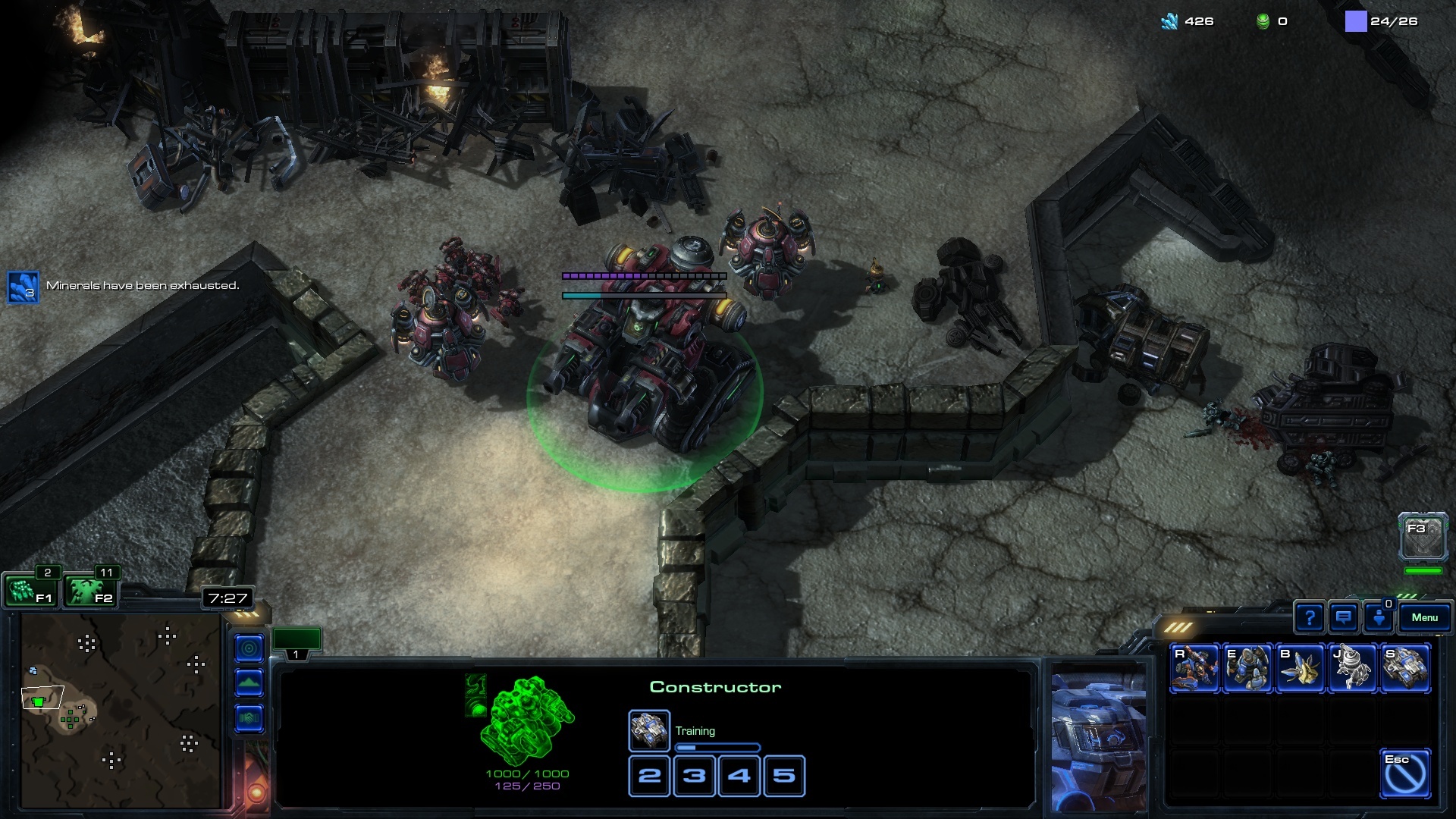Cancel the Siege Tank in training queue
The height and width of the screenshot is (819, 1456).
tap(649, 730)
